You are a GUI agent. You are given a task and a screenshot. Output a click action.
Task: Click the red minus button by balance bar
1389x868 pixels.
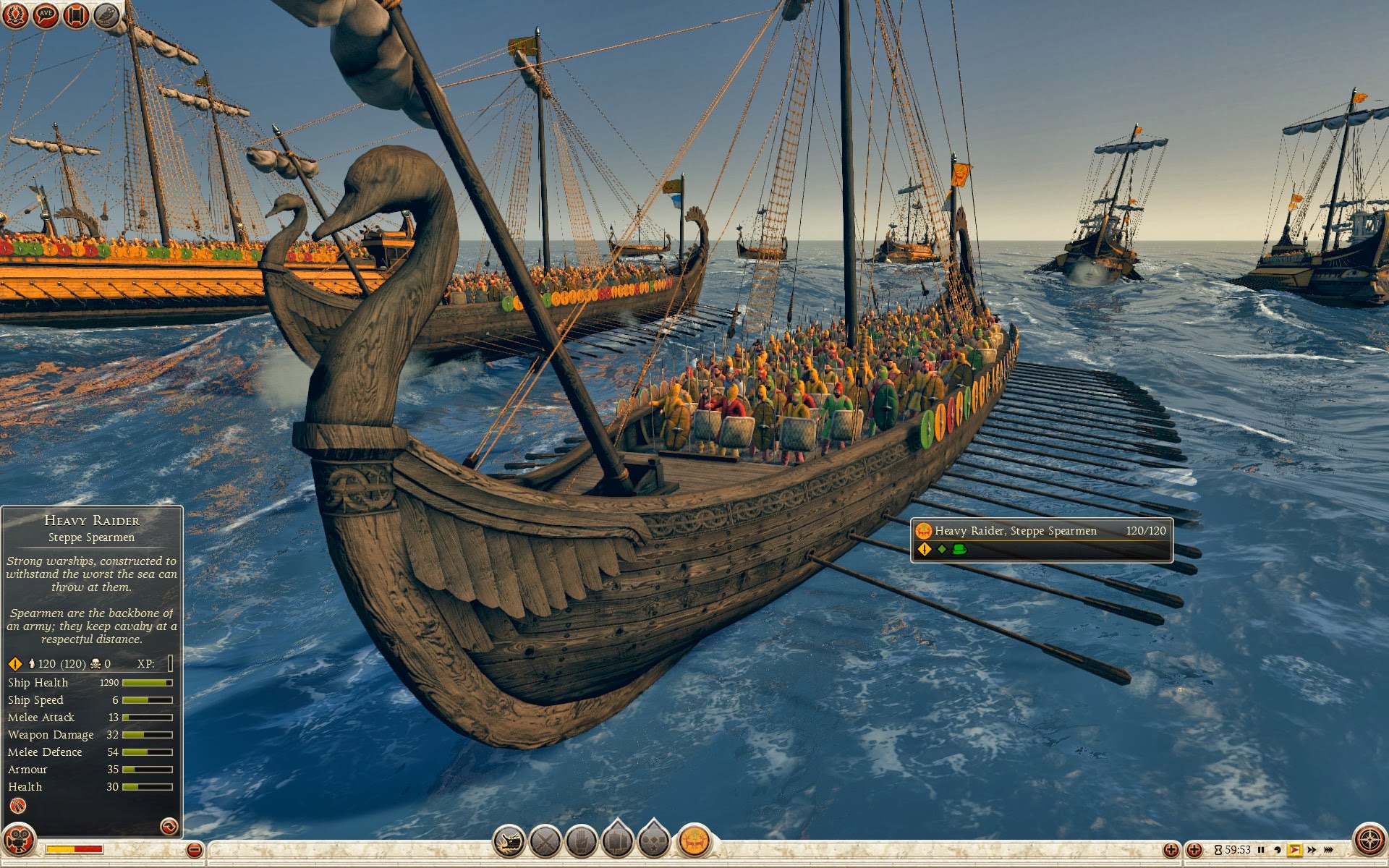(x=194, y=850)
